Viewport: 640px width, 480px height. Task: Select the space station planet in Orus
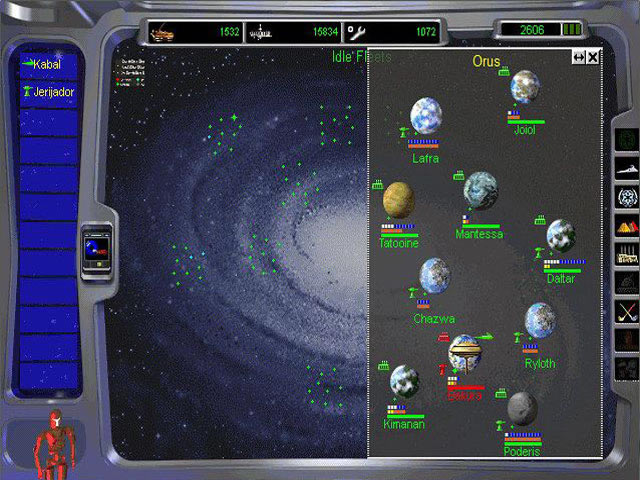tap(465, 352)
